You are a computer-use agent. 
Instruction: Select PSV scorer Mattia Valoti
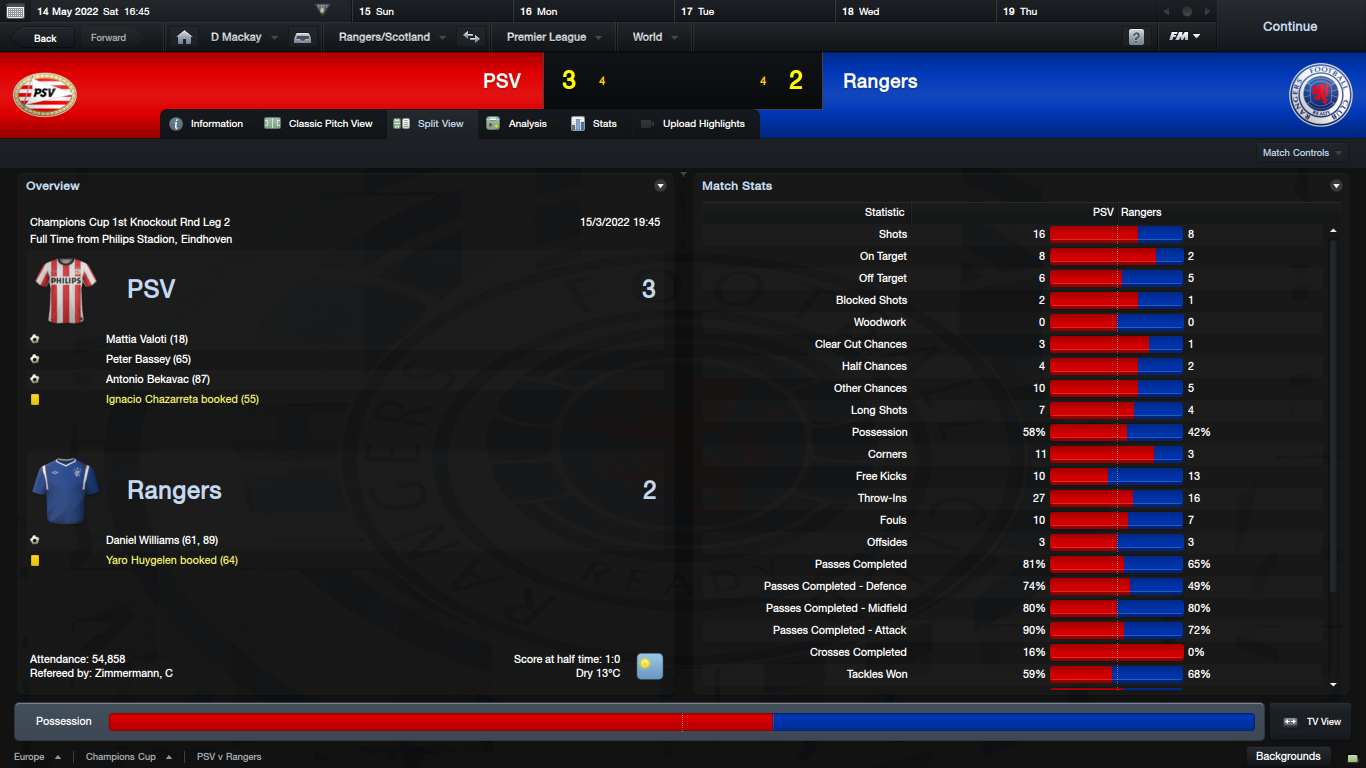tap(146, 339)
